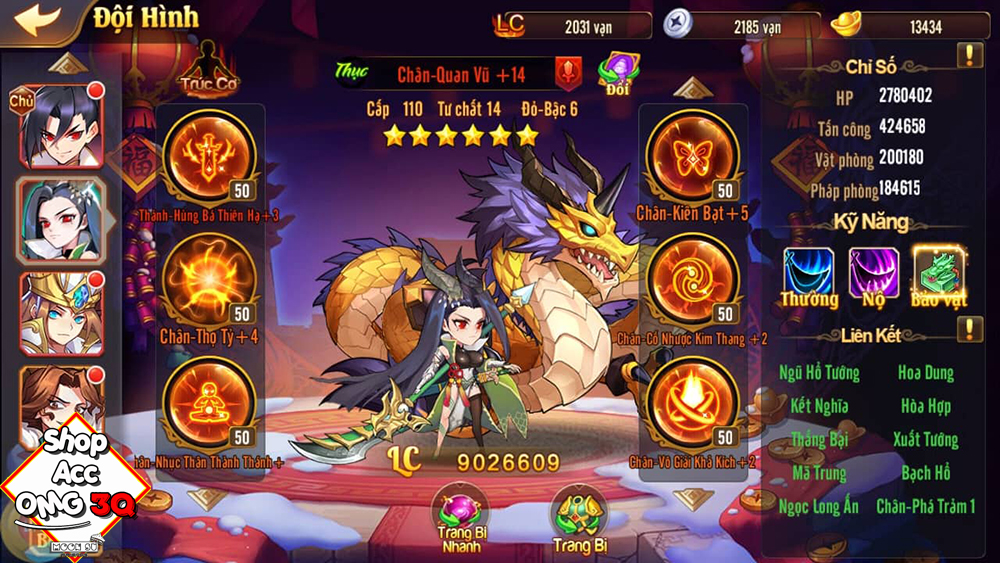This screenshot has height=563, width=1000.
Task: Open Chỉ Số stats details exclamation button
Action: (970, 55)
